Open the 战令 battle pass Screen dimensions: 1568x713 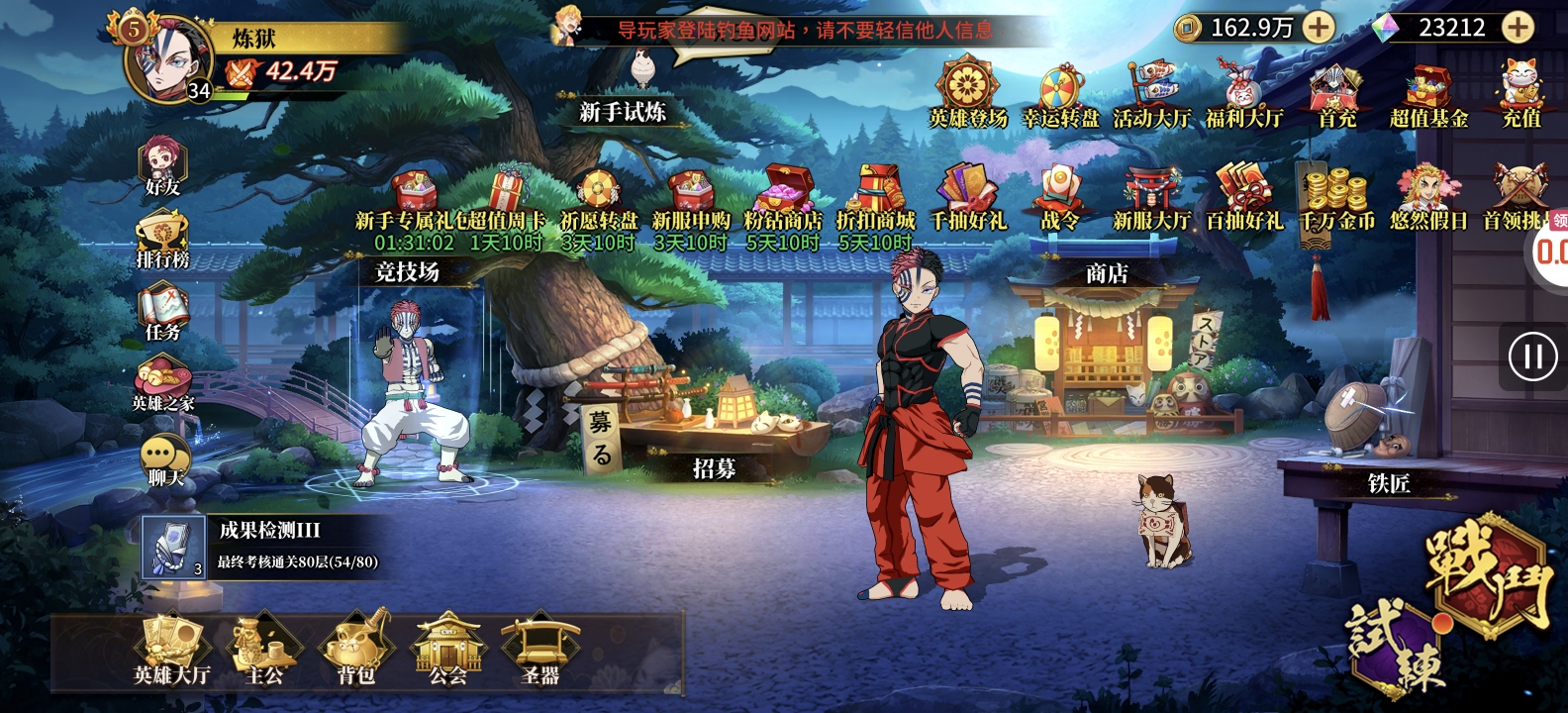click(1059, 196)
